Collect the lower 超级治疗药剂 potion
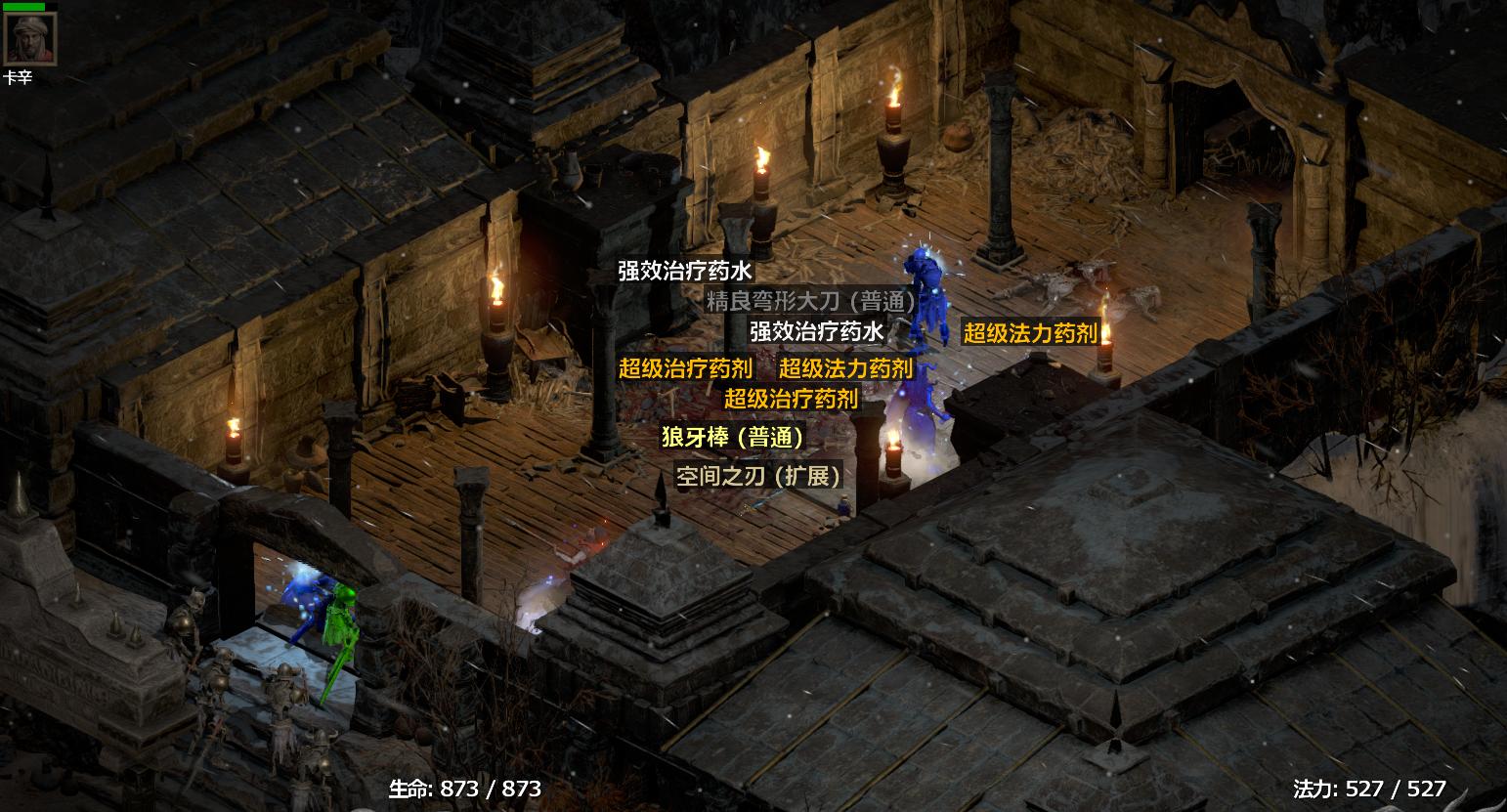The width and height of the screenshot is (1507, 812). [792, 400]
